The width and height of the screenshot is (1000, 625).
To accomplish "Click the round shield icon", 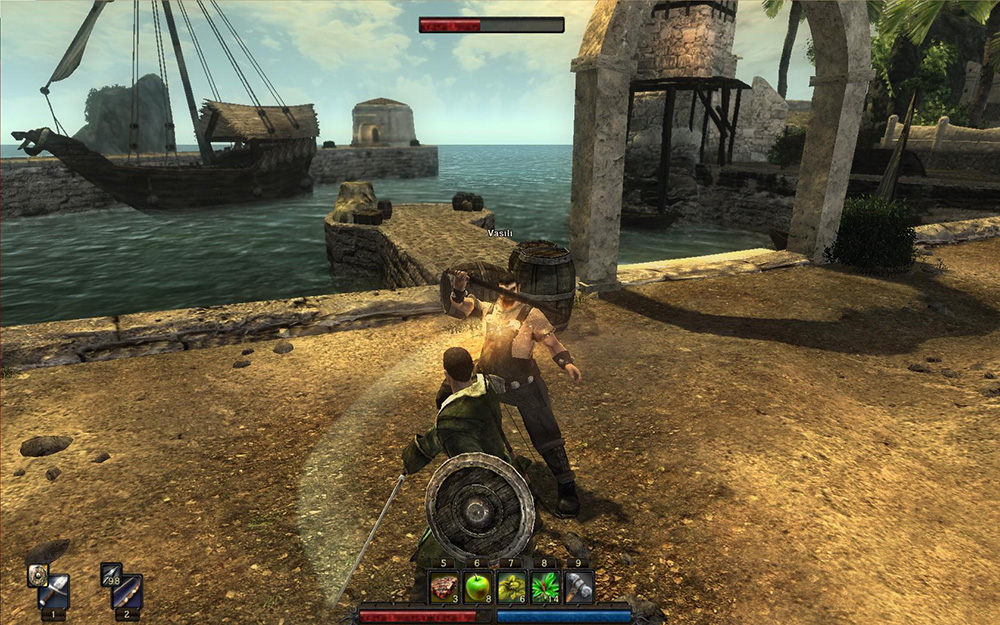I will point(37,574).
